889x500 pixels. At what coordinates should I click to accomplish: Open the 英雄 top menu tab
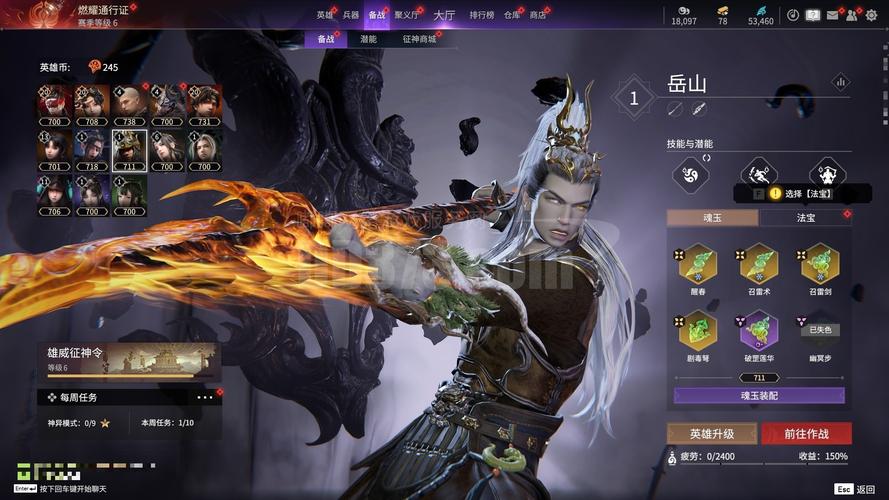click(x=325, y=15)
